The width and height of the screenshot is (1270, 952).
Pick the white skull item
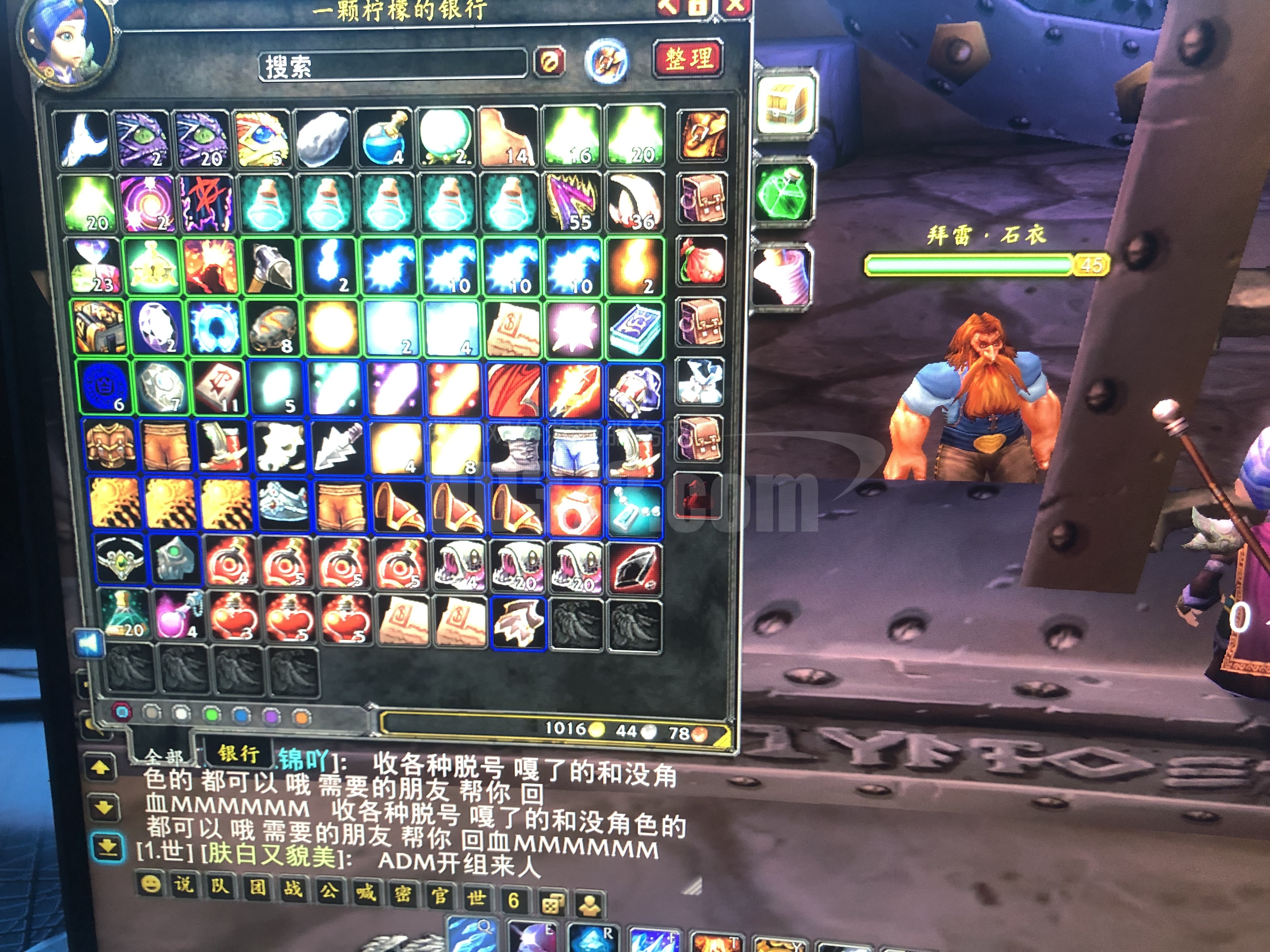click(x=281, y=447)
